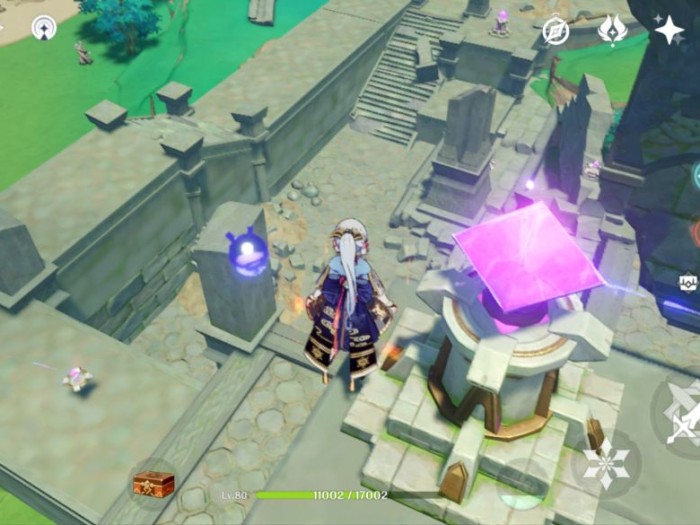Open the four-point star wish menu
Viewport: 700px width, 525px height.
coord(668,30)
